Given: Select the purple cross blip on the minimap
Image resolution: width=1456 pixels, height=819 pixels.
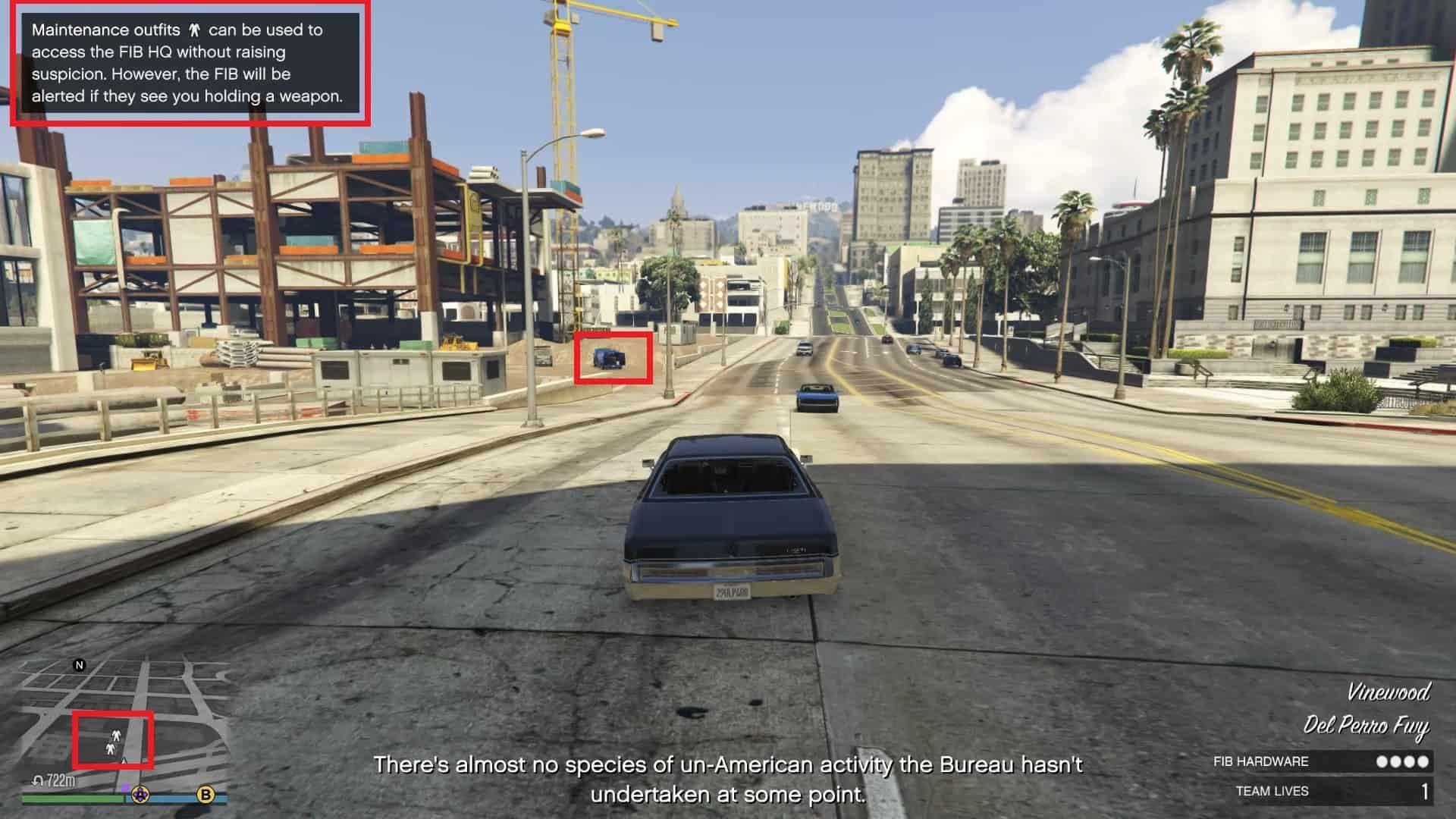Looking at the screenshot, I should (x=140, y=795).
